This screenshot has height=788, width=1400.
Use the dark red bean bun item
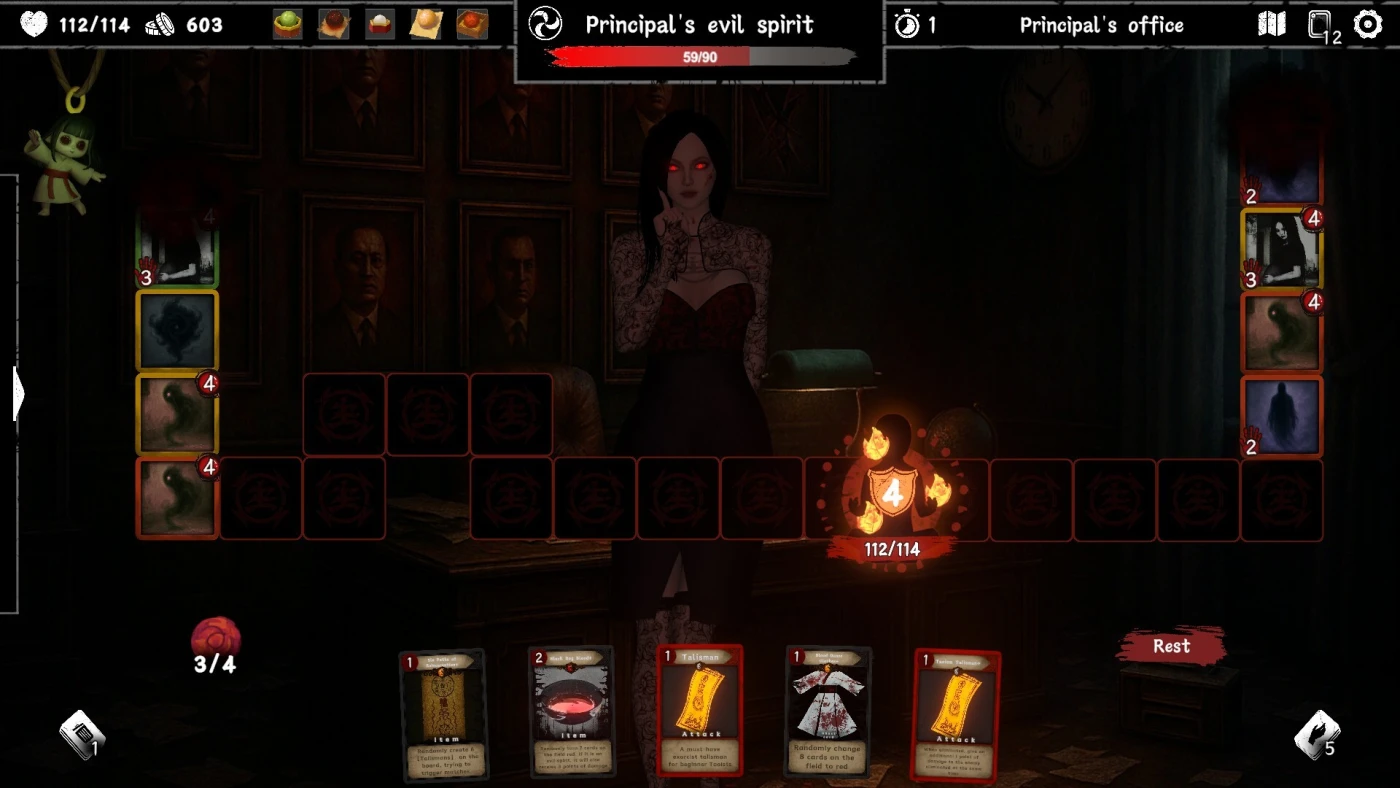334,24
